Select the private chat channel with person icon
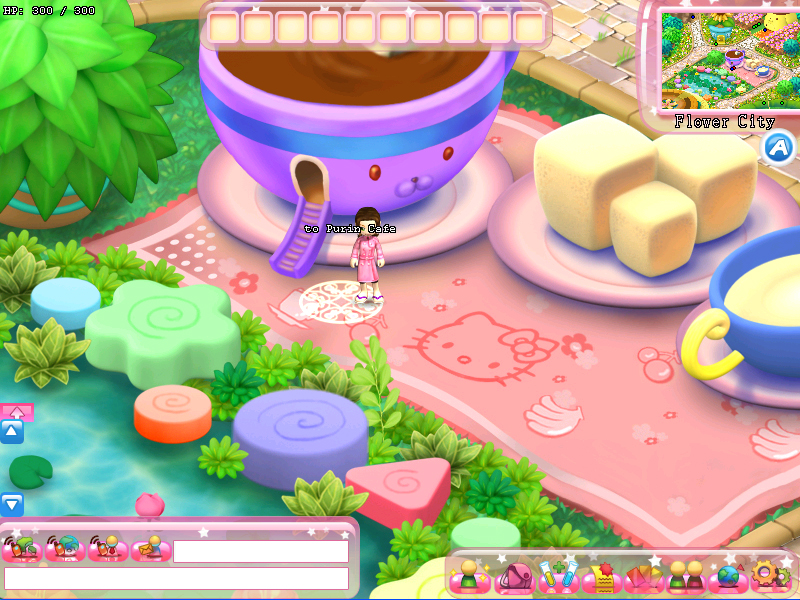The width and height of the screenshot is (800, 600). point(108,549)
